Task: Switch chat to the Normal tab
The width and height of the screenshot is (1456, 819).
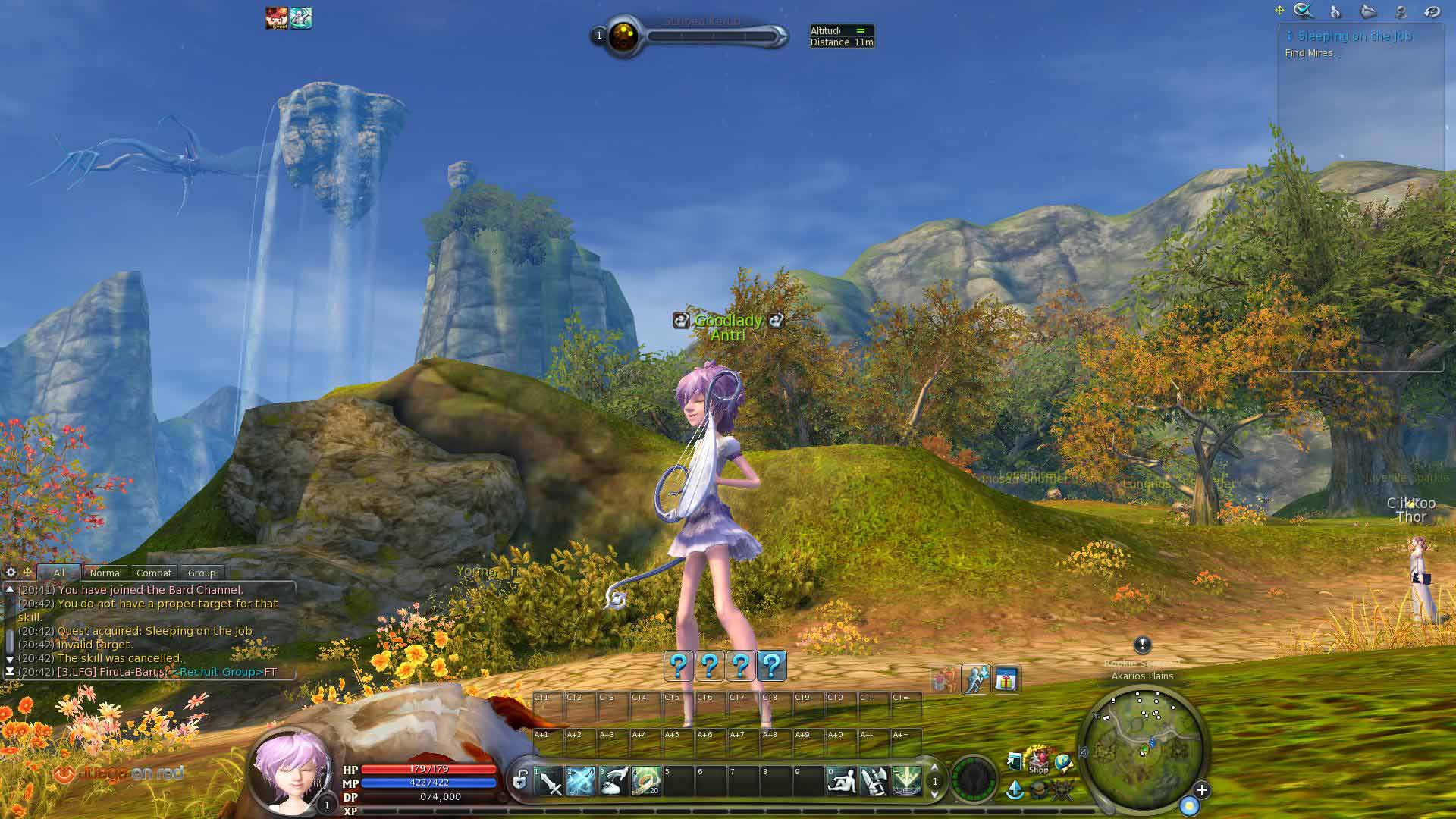Action: (x=105, y=573)
